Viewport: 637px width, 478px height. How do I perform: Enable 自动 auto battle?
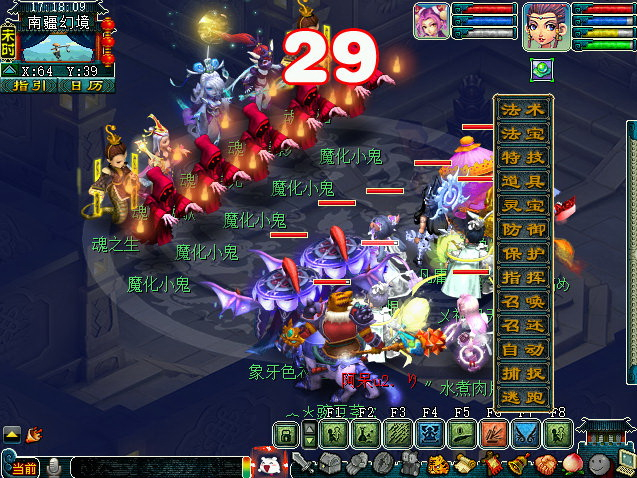(522, 351)
